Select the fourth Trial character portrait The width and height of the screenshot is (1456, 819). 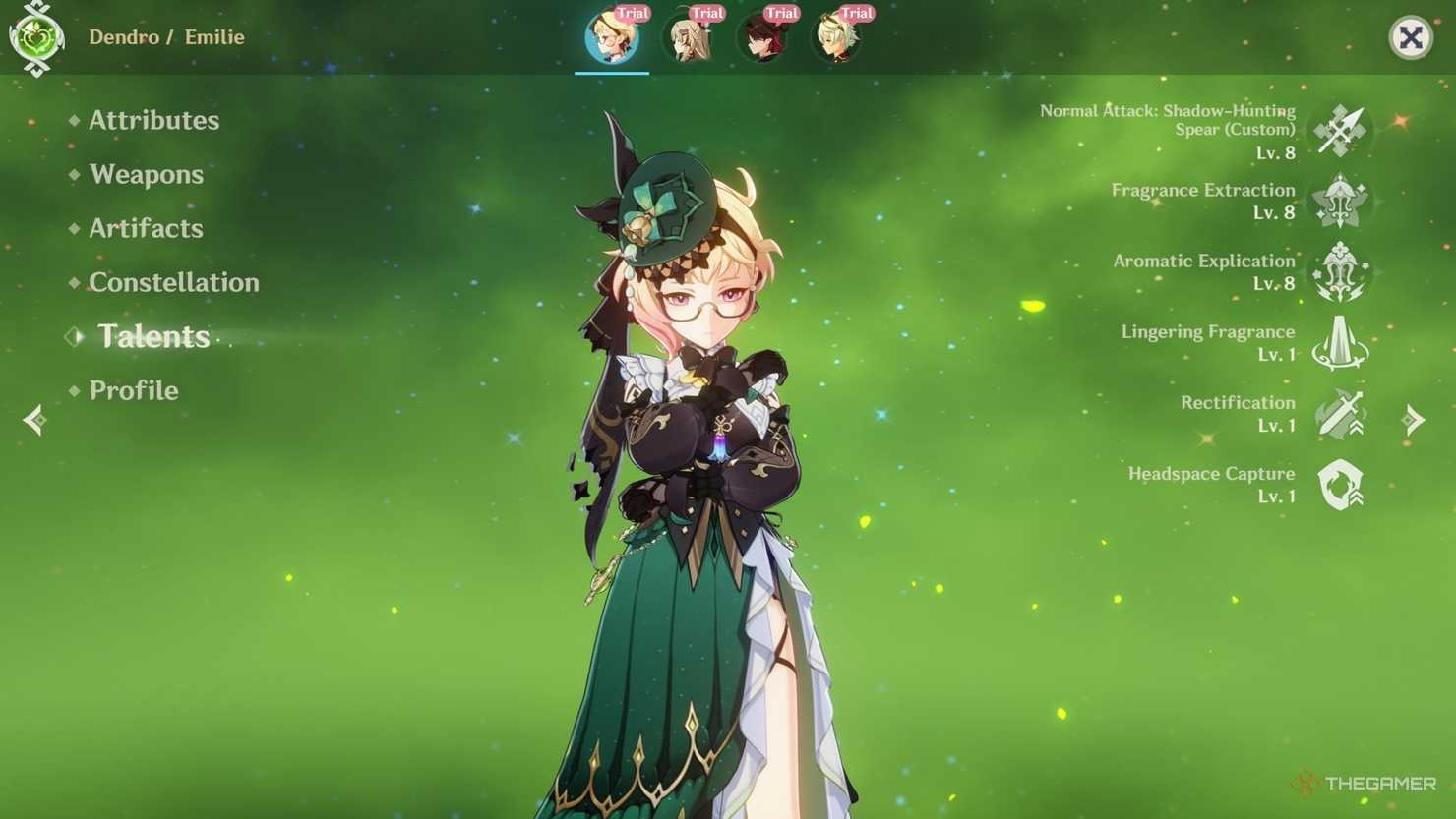(837, 37)
